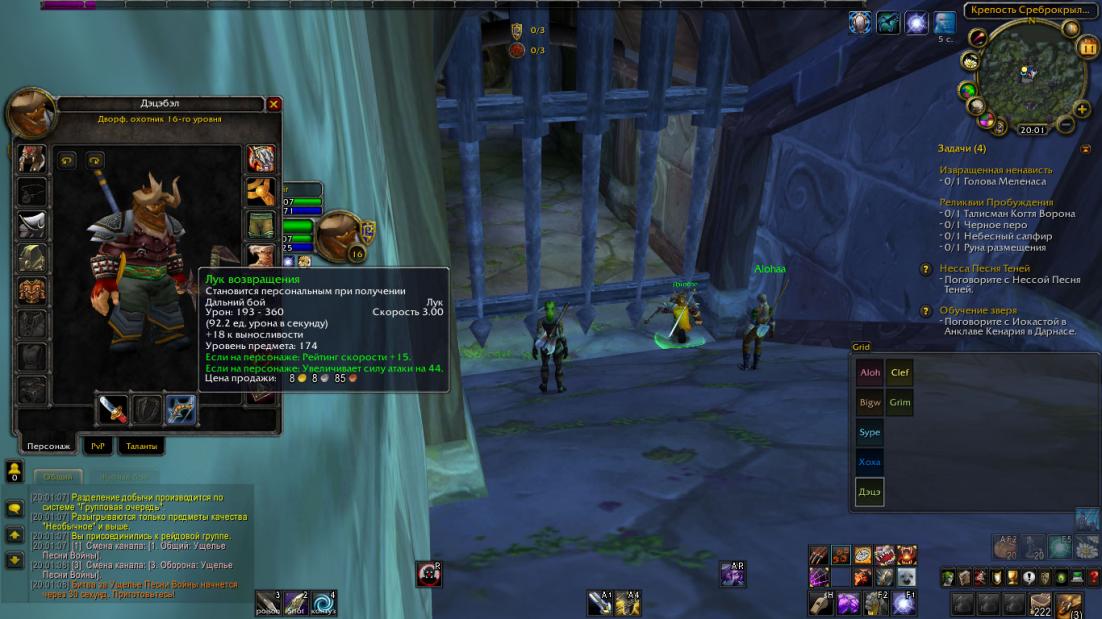Select Aloh in the Grid raid frame
Image resolution: width=1102 pixels, height=619 pixels.
[x=870, y=373]
